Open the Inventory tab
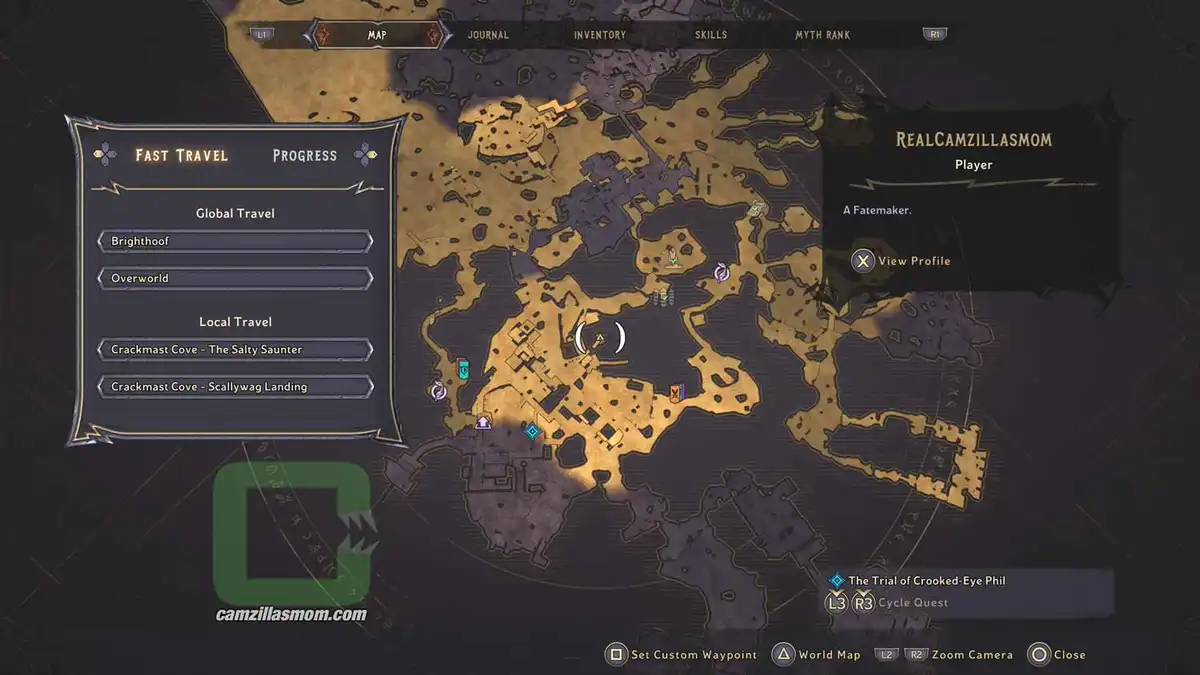Image resolution: width=1200 pixels, height=675 pixels. coord(600,35)
